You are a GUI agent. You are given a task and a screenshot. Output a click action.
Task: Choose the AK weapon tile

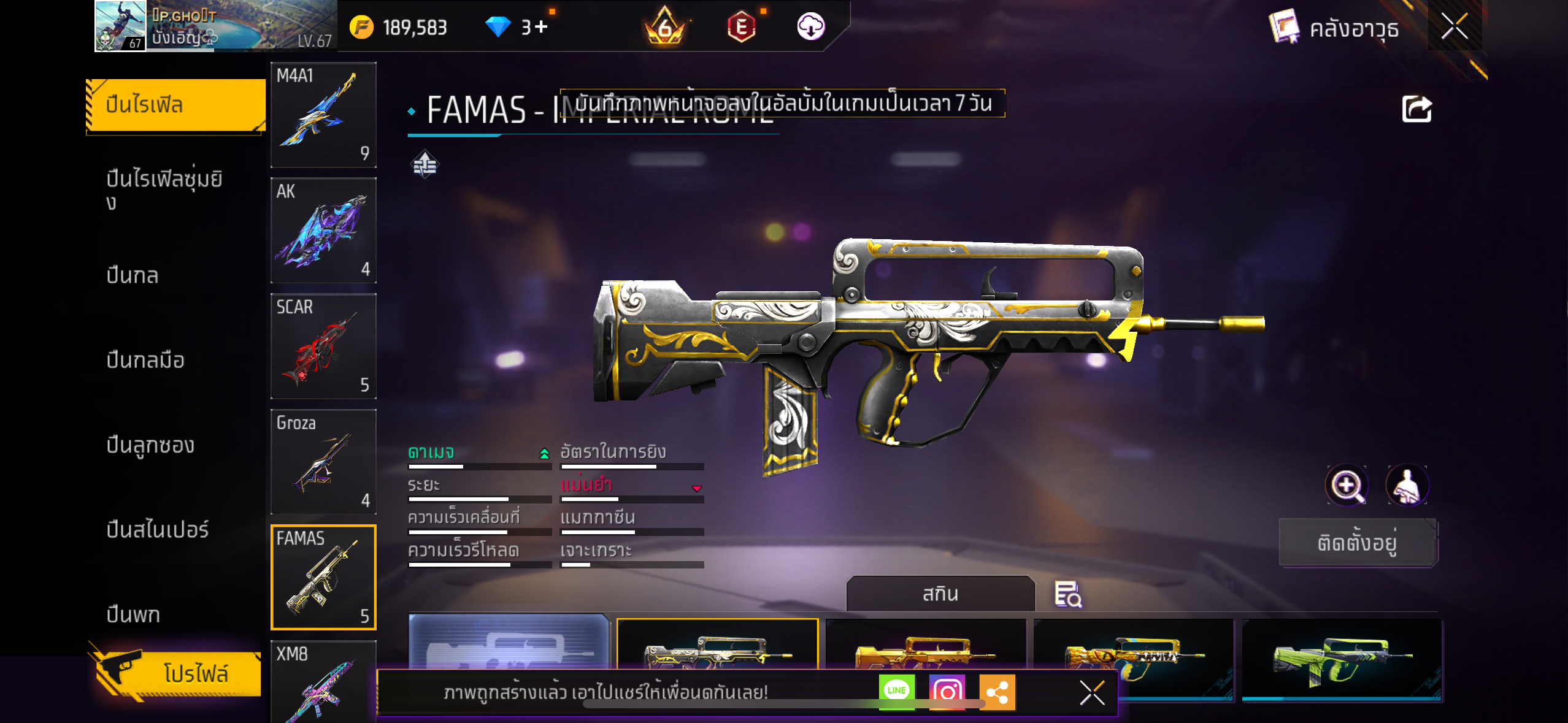323,231
